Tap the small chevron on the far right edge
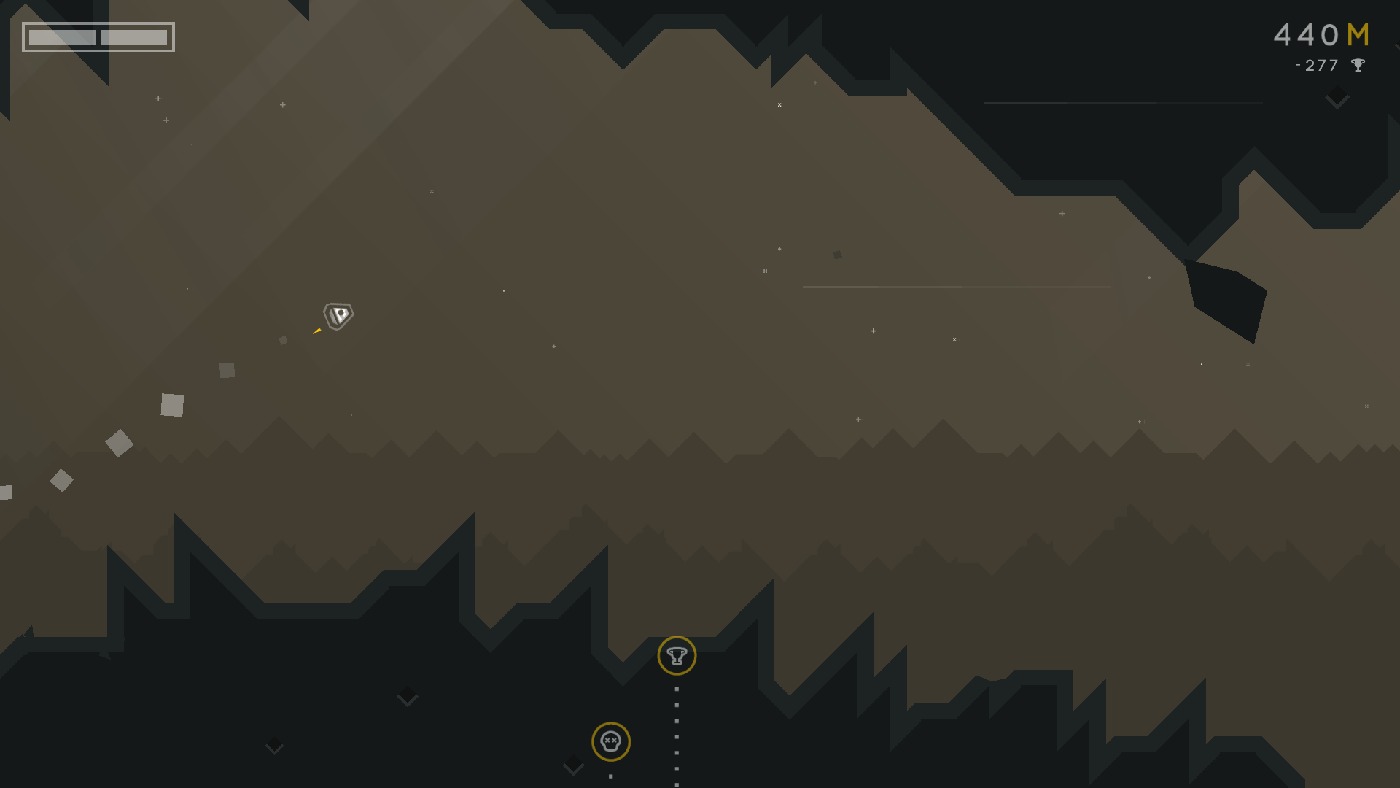This screenshot has width=1400, height=788. click(x=1338, y=98)
